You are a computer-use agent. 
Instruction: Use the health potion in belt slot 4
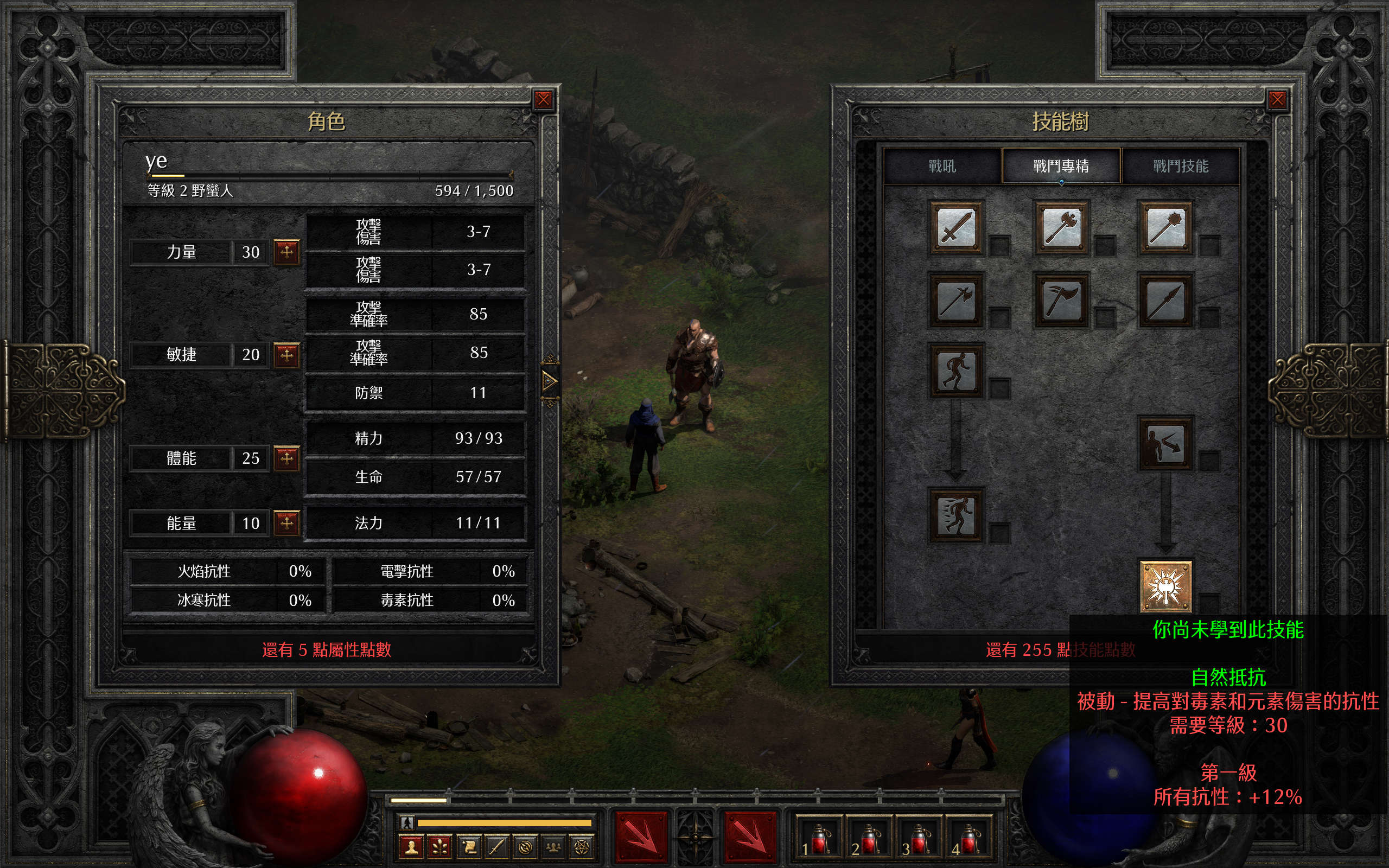[969, 839]
